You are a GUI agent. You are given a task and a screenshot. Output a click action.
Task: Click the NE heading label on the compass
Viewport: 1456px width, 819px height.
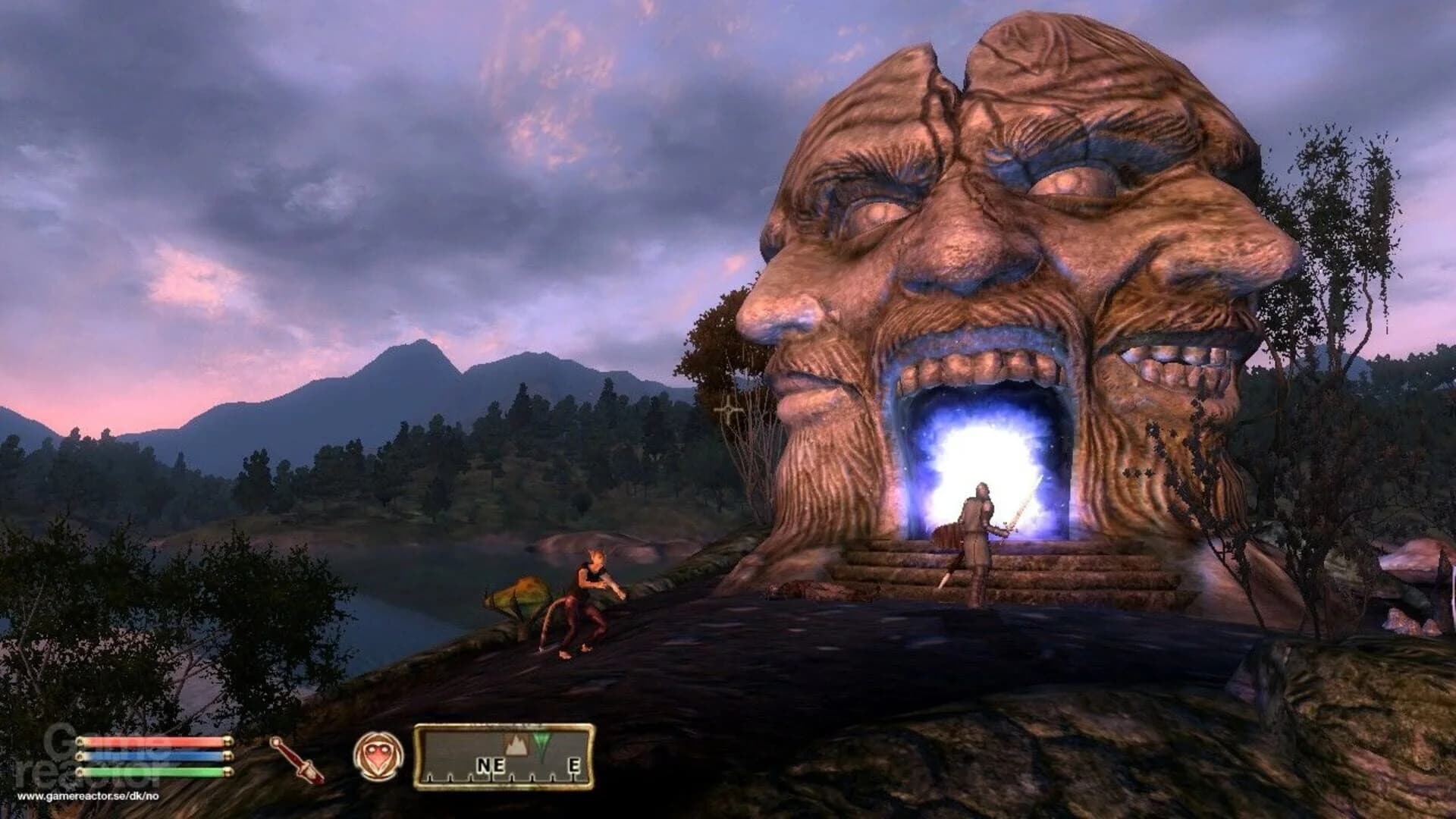coord(493,765)
